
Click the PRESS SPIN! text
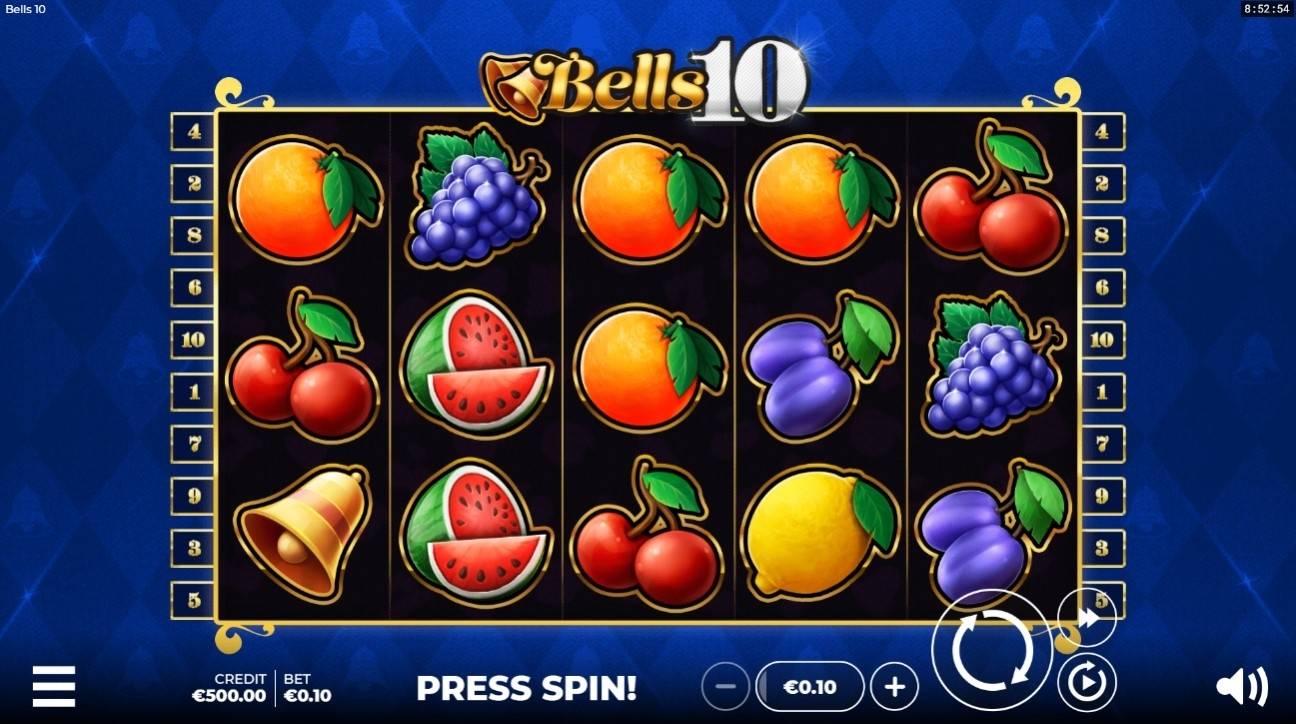527,690
